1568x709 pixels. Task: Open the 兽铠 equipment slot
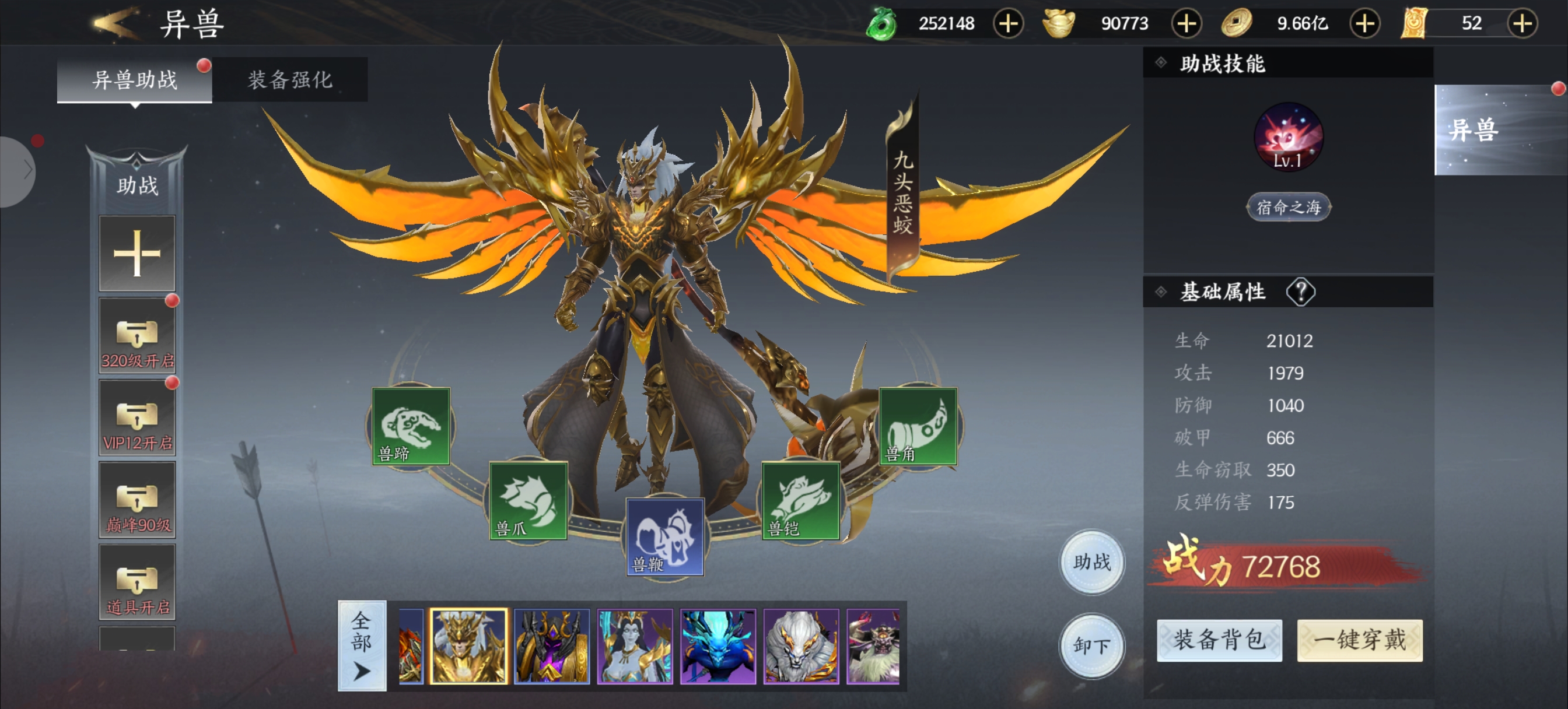[800, 501]
